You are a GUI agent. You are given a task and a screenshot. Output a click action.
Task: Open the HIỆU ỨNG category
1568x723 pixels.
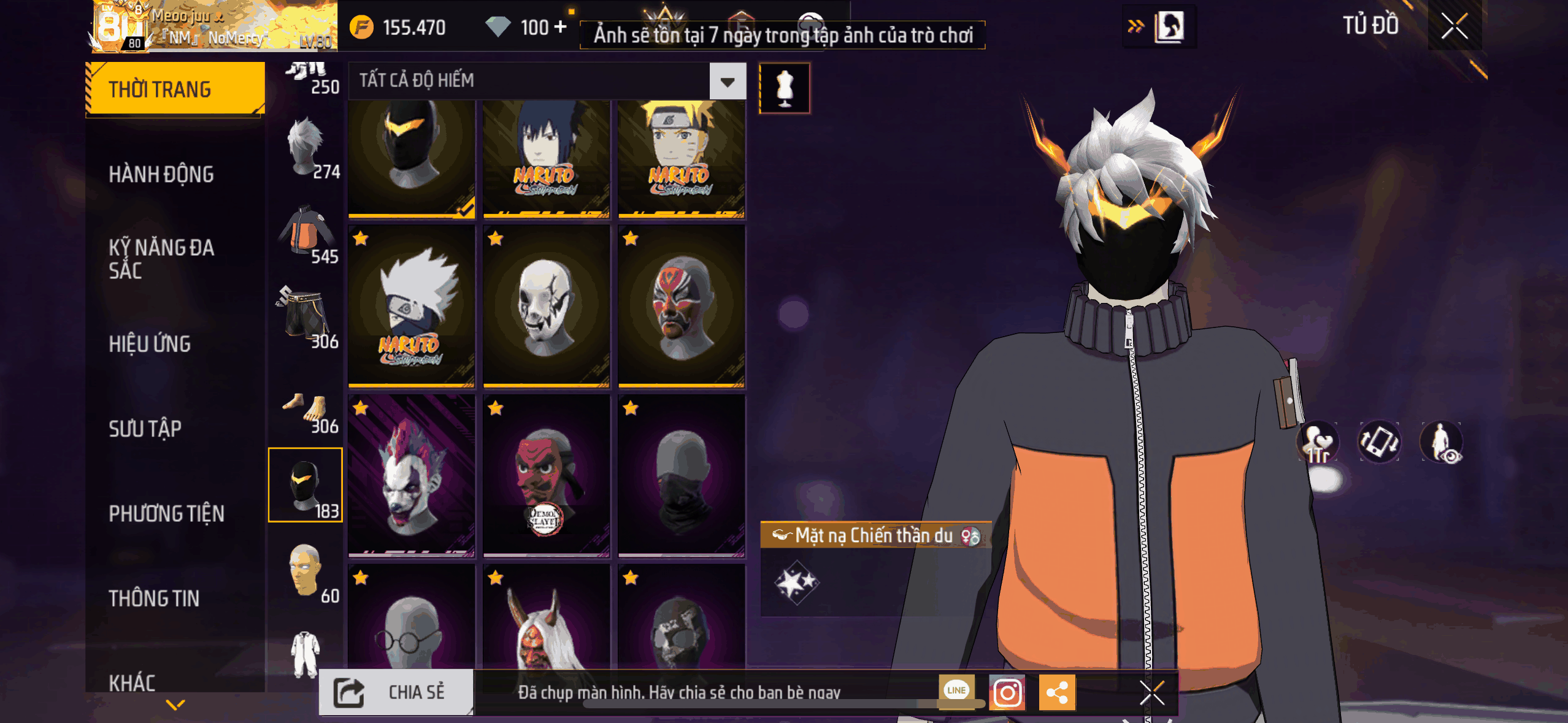tap(150, 344)
